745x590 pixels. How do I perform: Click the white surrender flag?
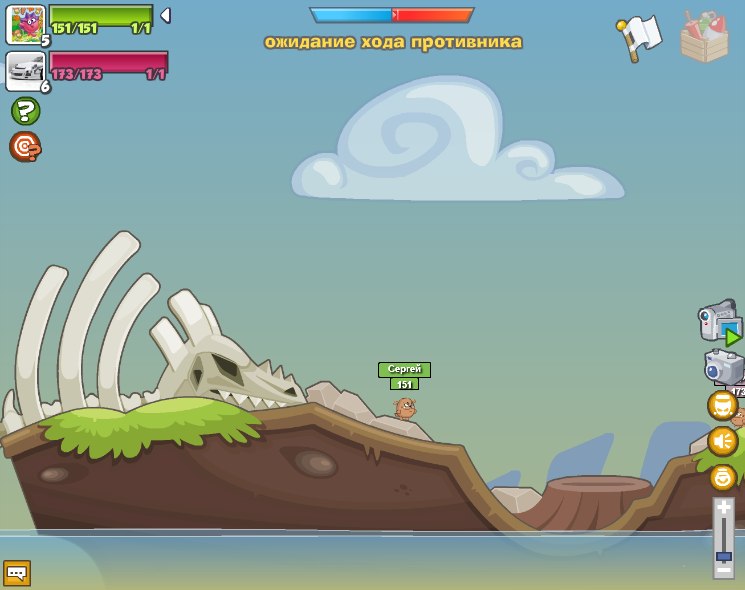pos(640,36)
